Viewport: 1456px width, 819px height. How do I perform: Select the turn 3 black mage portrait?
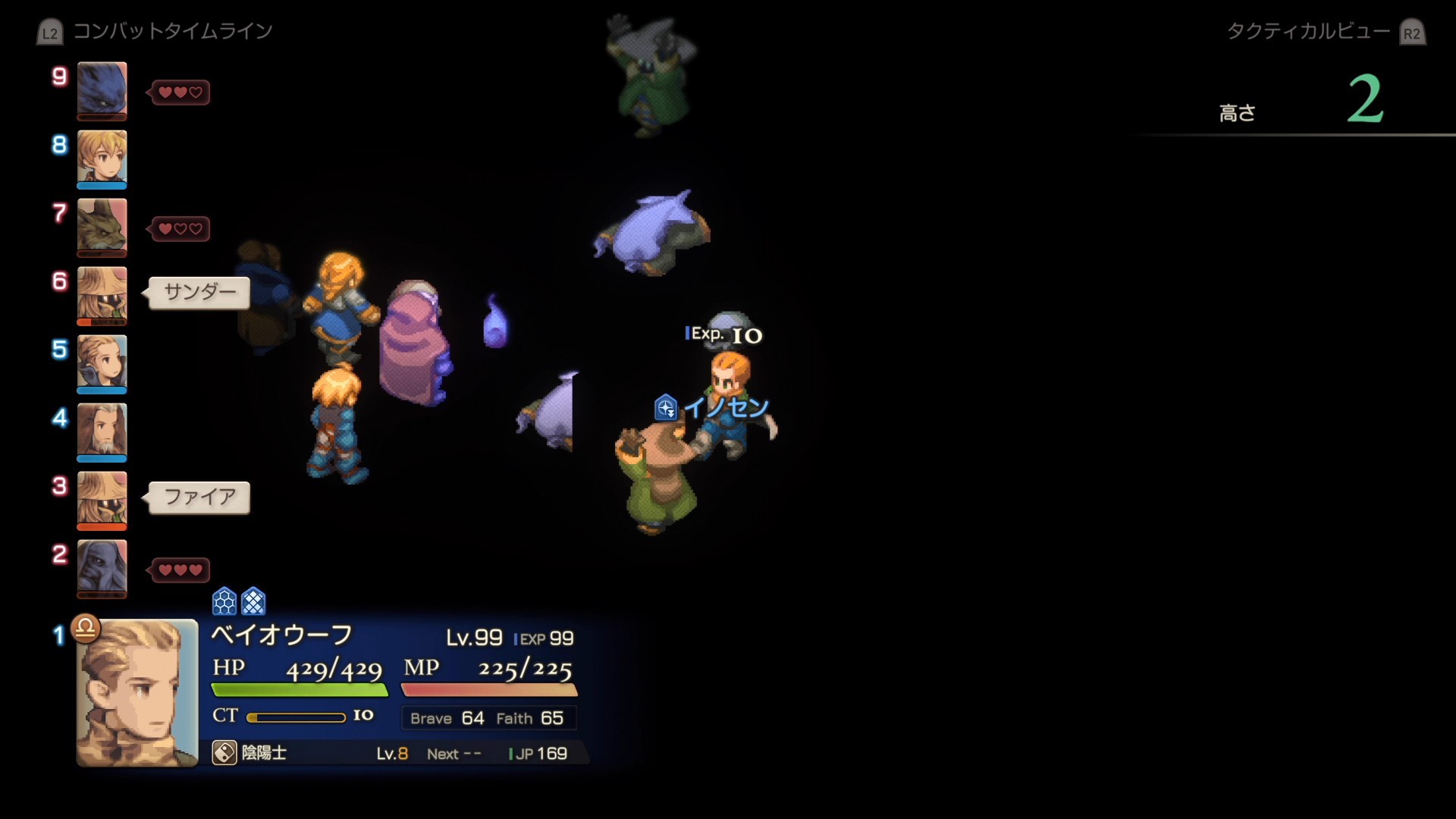[x=102, y=499]
